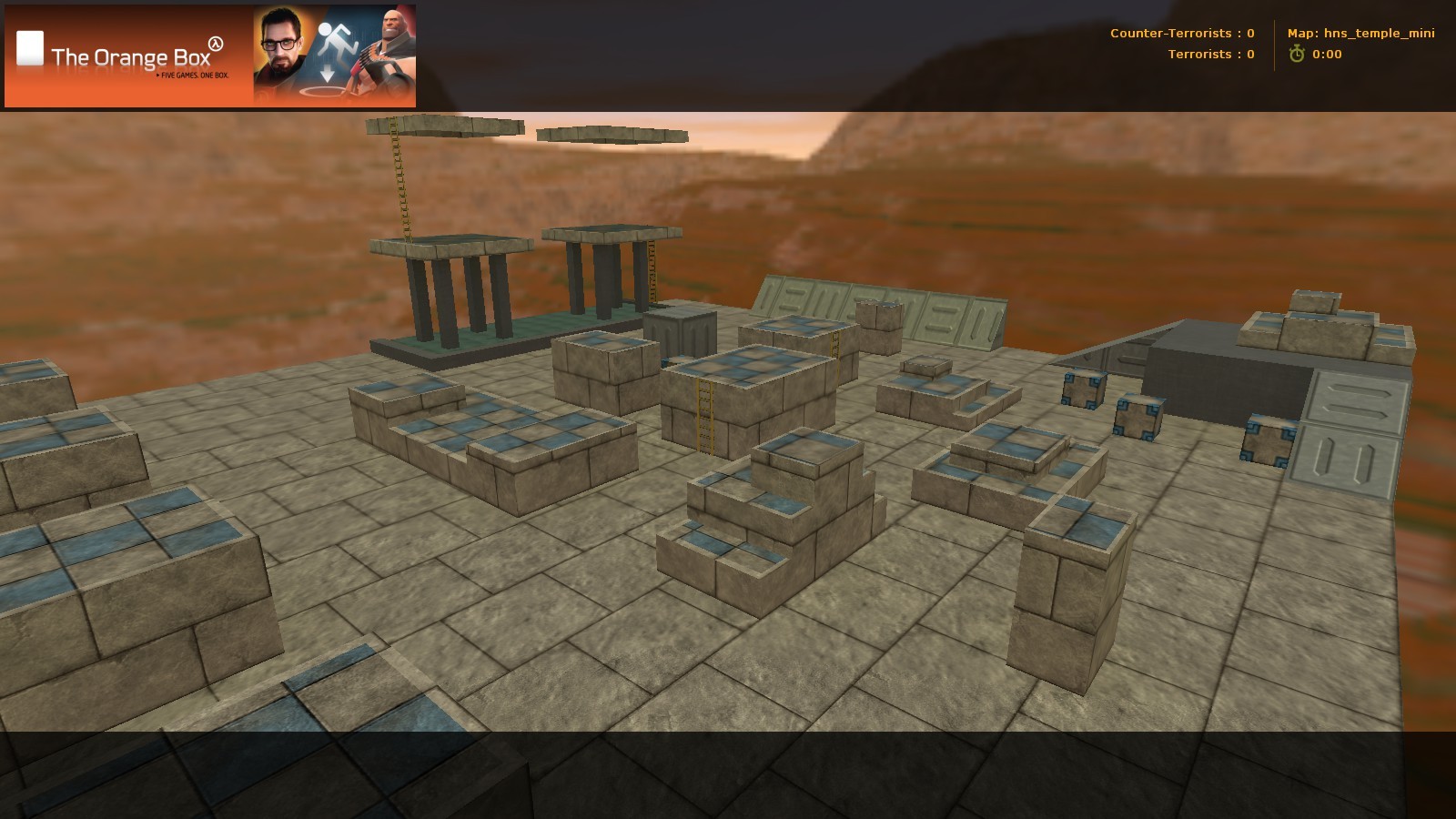The image size is (1456, 819).
Task: Select the Half-Life lambda symbol on the banner
Action: point(217,43)
